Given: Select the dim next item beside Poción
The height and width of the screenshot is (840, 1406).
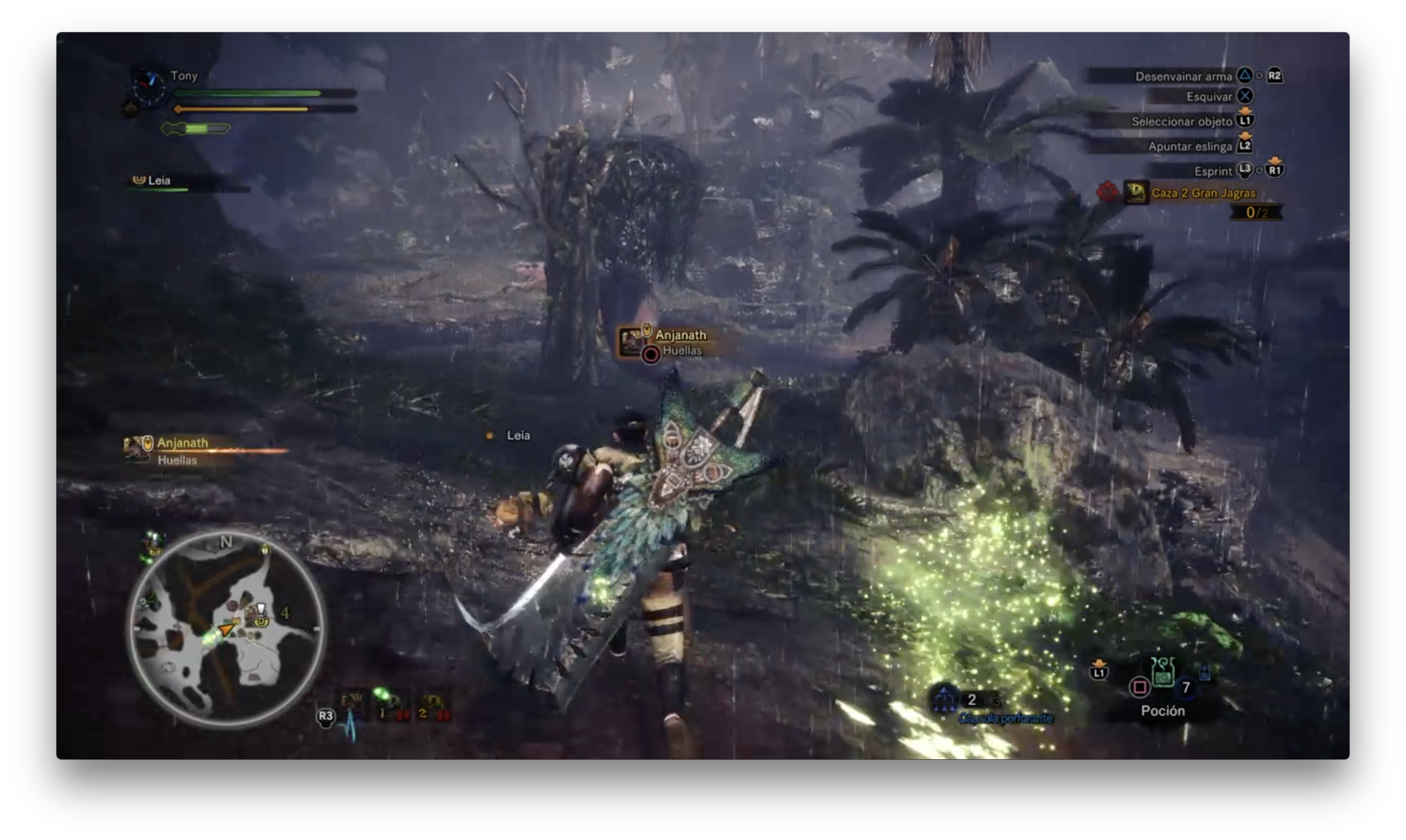Looking at the screenshot, I should 1204,672.
